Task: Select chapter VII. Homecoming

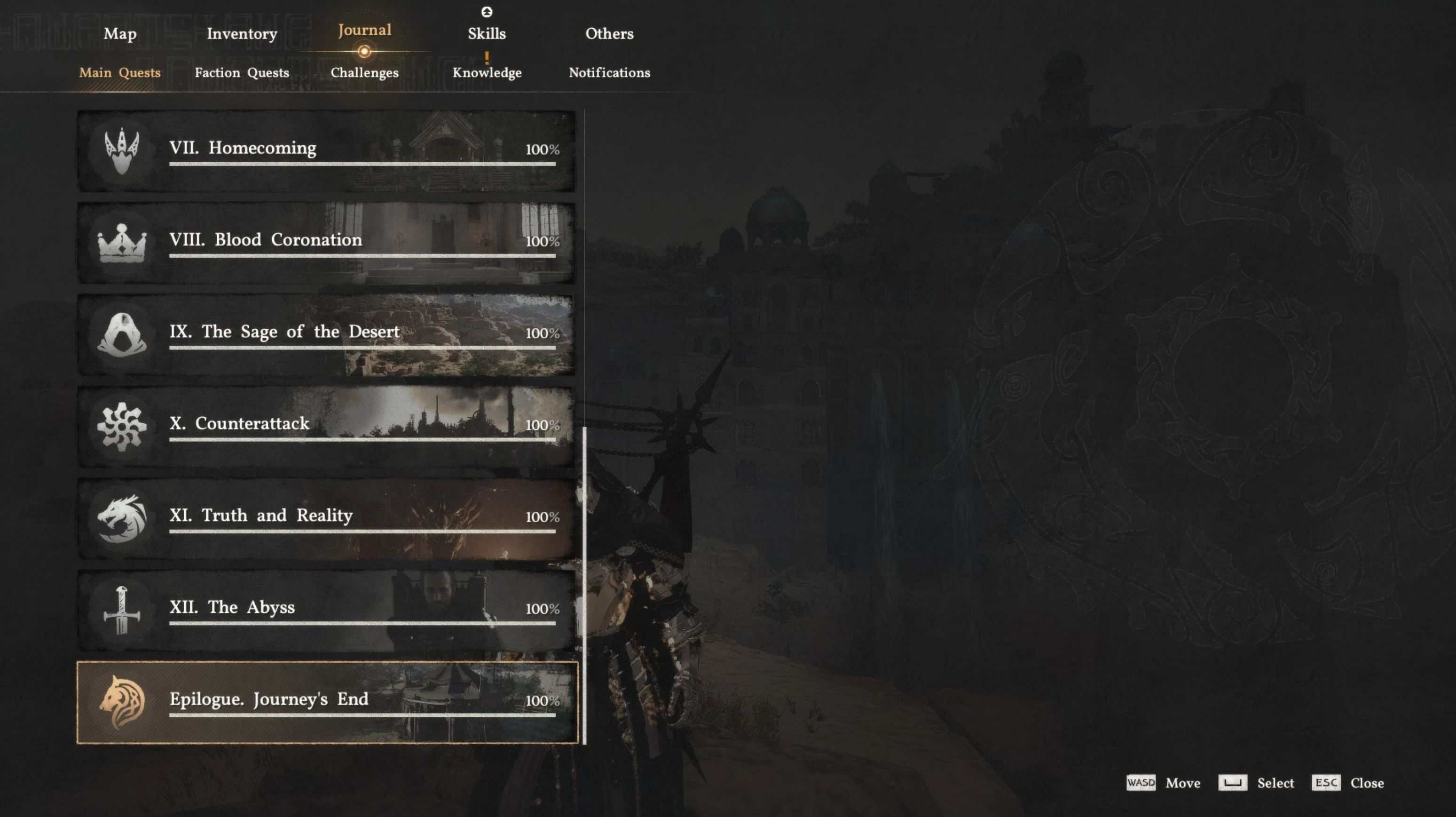Action: tap(327, 151)
